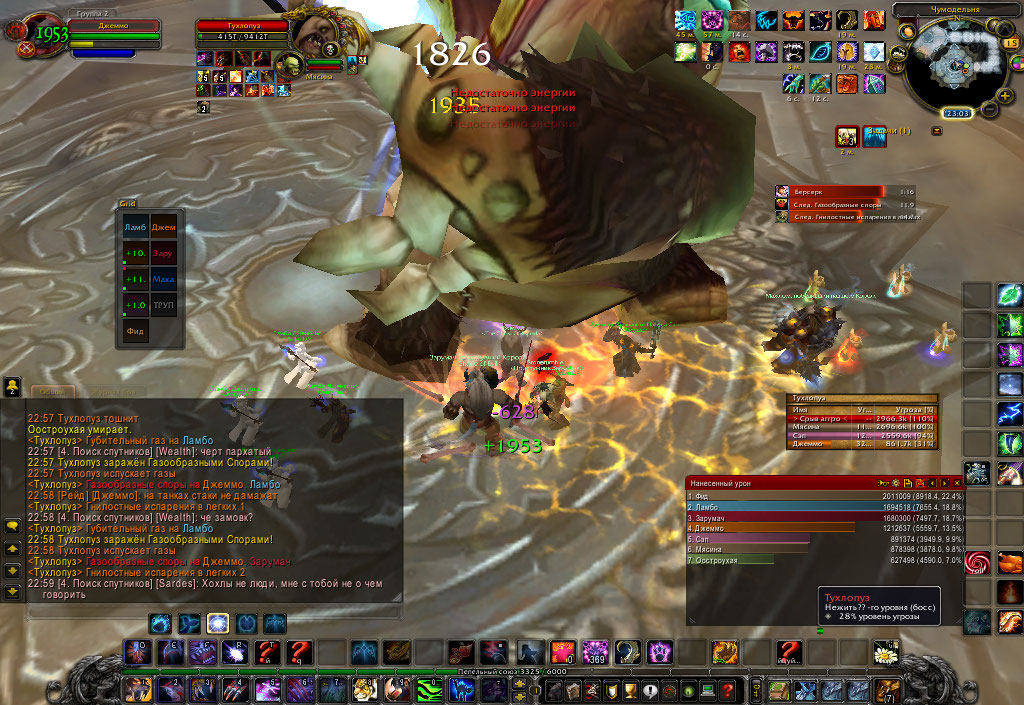This screenshot has width=1024, height=705.
Task: Click the red question mark help micro button
Action: tap(727, 690)
